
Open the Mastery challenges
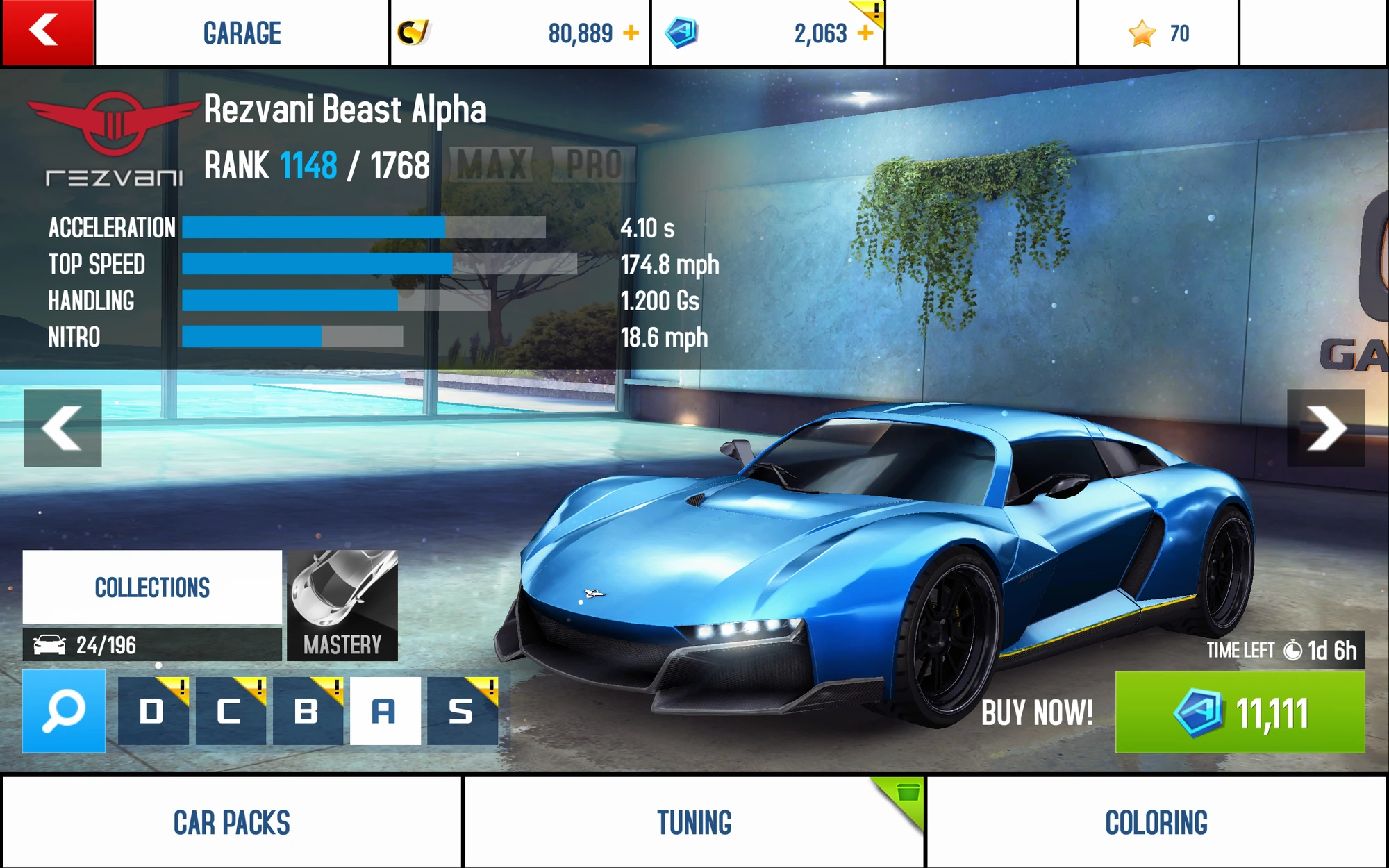pyautogui.click(x=342, y=605)
